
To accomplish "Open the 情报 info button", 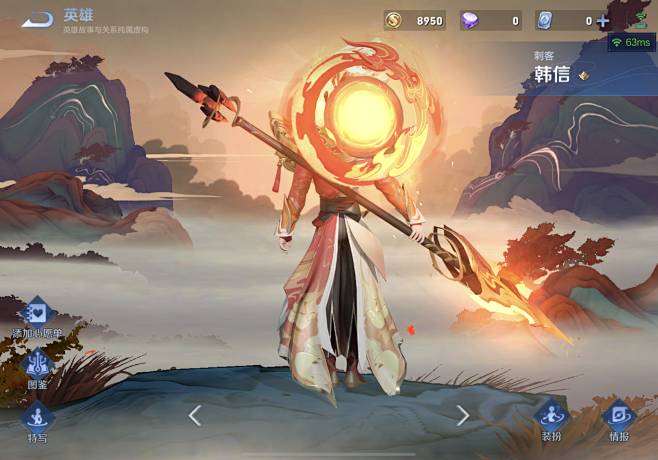I will (x=619, y=418).
